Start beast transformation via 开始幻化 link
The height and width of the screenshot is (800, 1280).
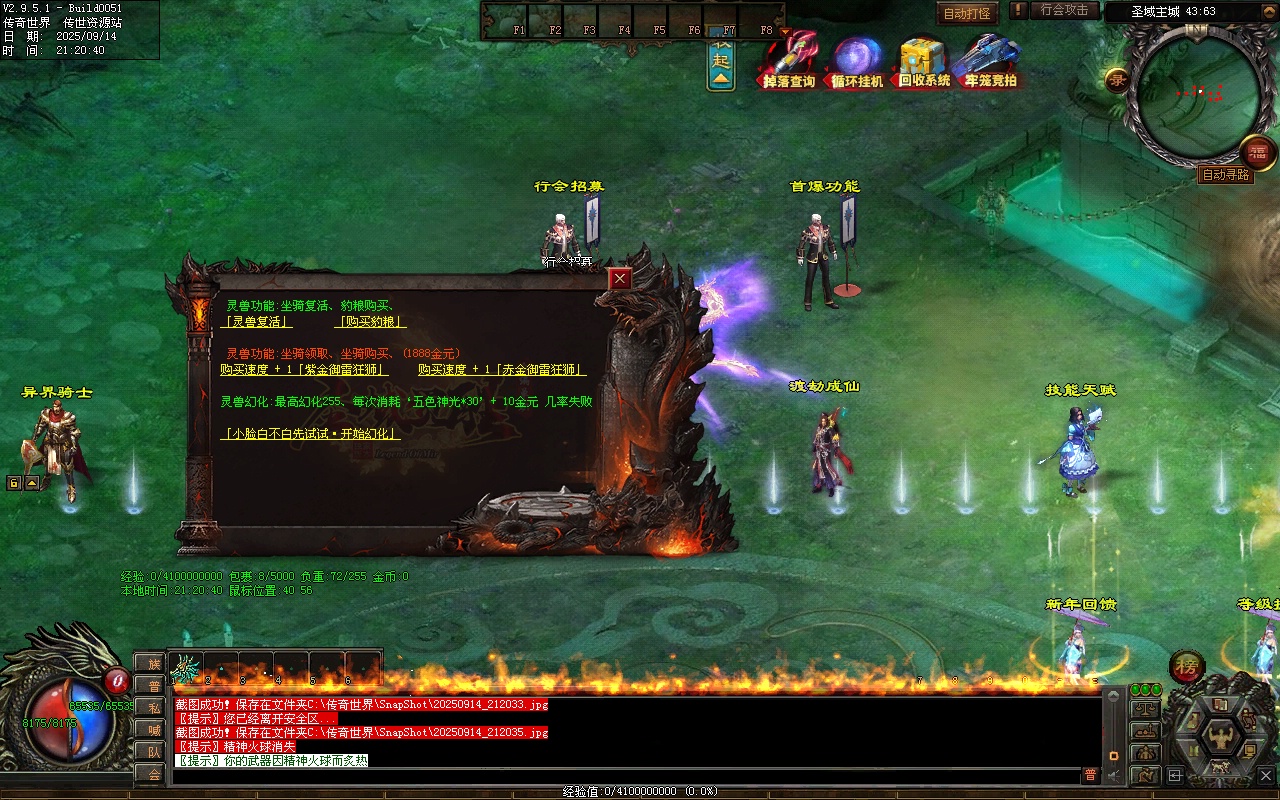click(x=311, y=434)
